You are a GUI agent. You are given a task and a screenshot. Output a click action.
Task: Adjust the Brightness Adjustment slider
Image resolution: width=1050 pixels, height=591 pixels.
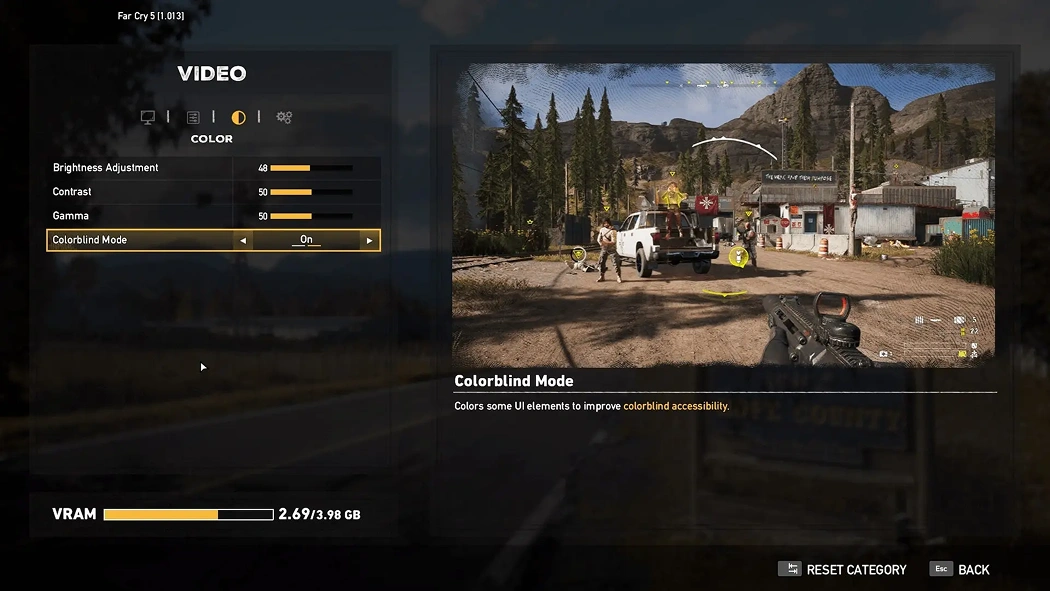click(x=311, y=168)
